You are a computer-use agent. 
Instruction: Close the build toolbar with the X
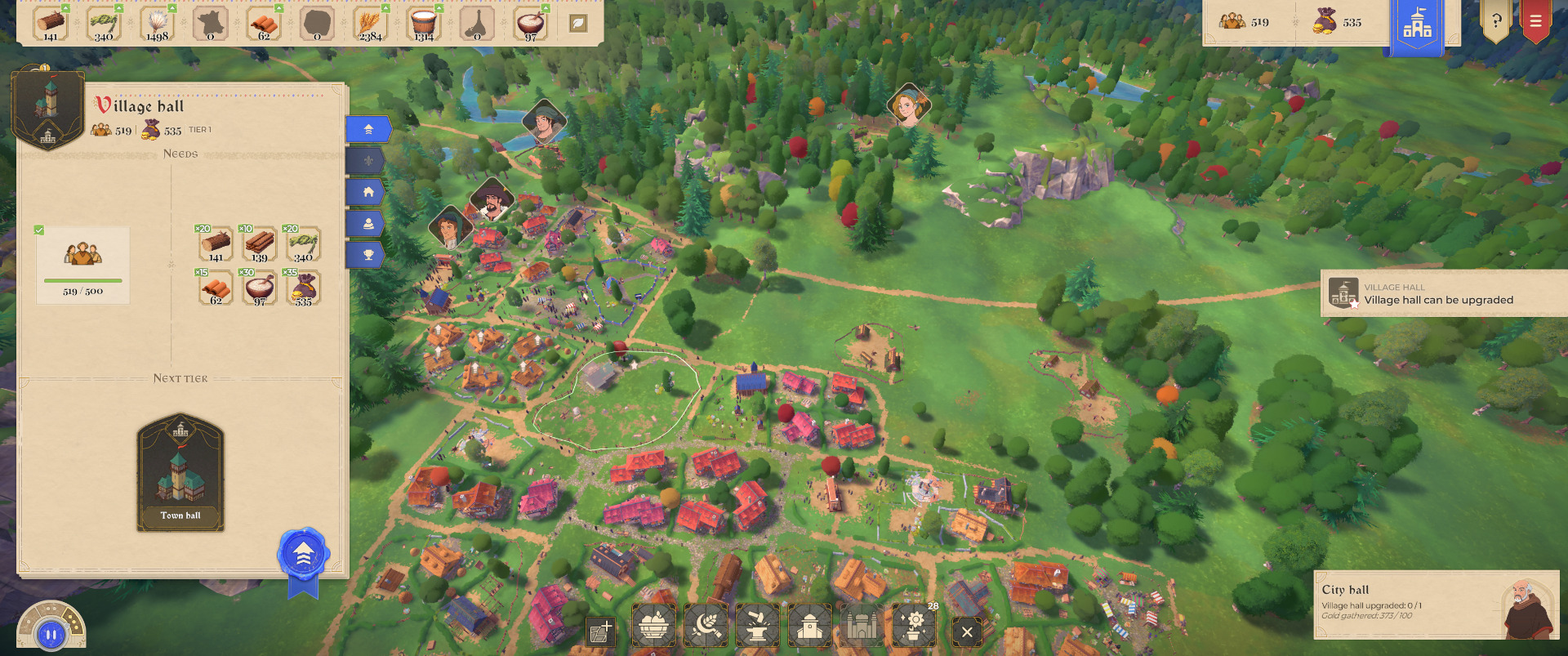click(967, 631)
